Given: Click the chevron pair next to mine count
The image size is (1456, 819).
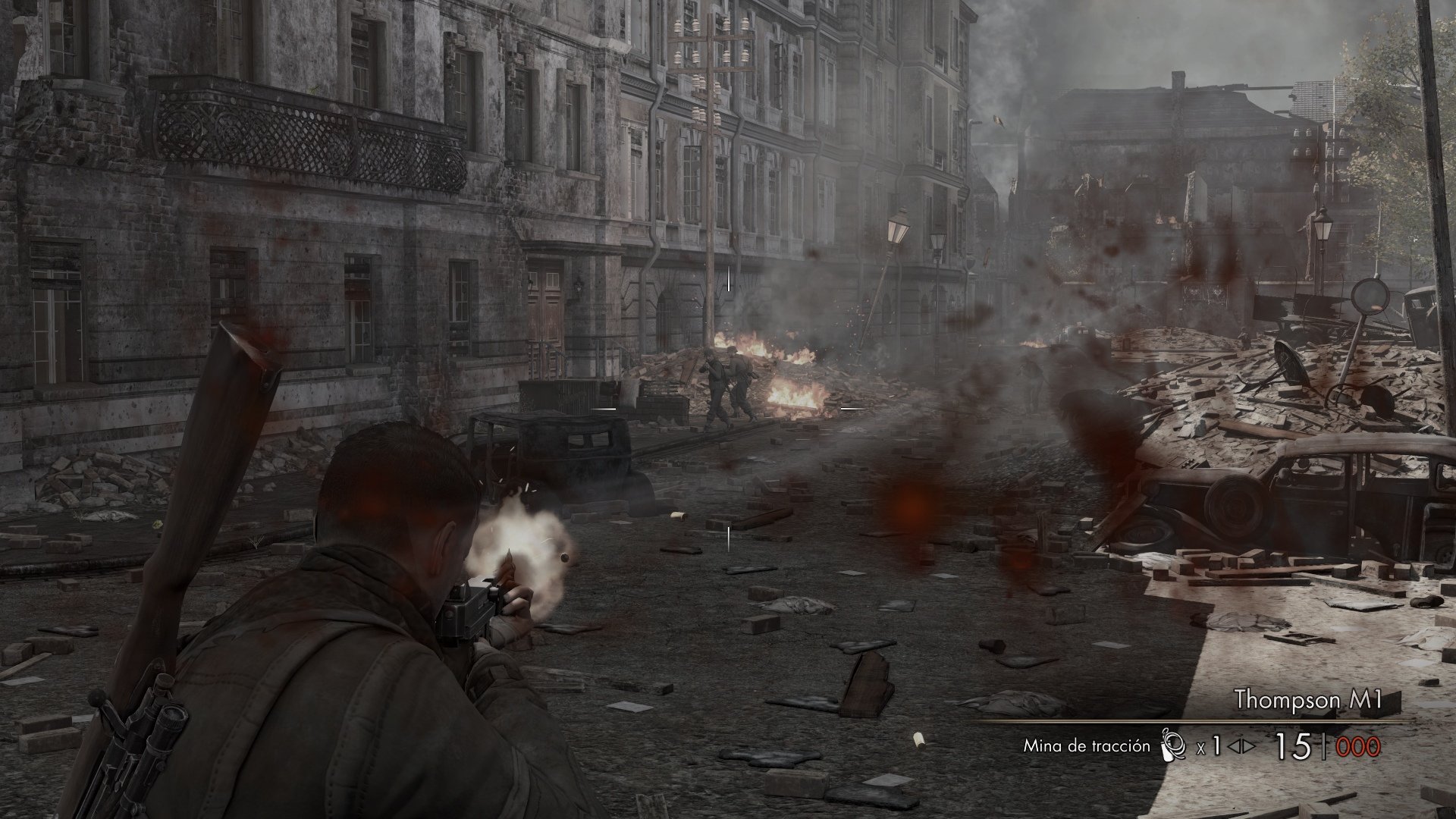Looking at the screenshot, I should pos(1241,746).
